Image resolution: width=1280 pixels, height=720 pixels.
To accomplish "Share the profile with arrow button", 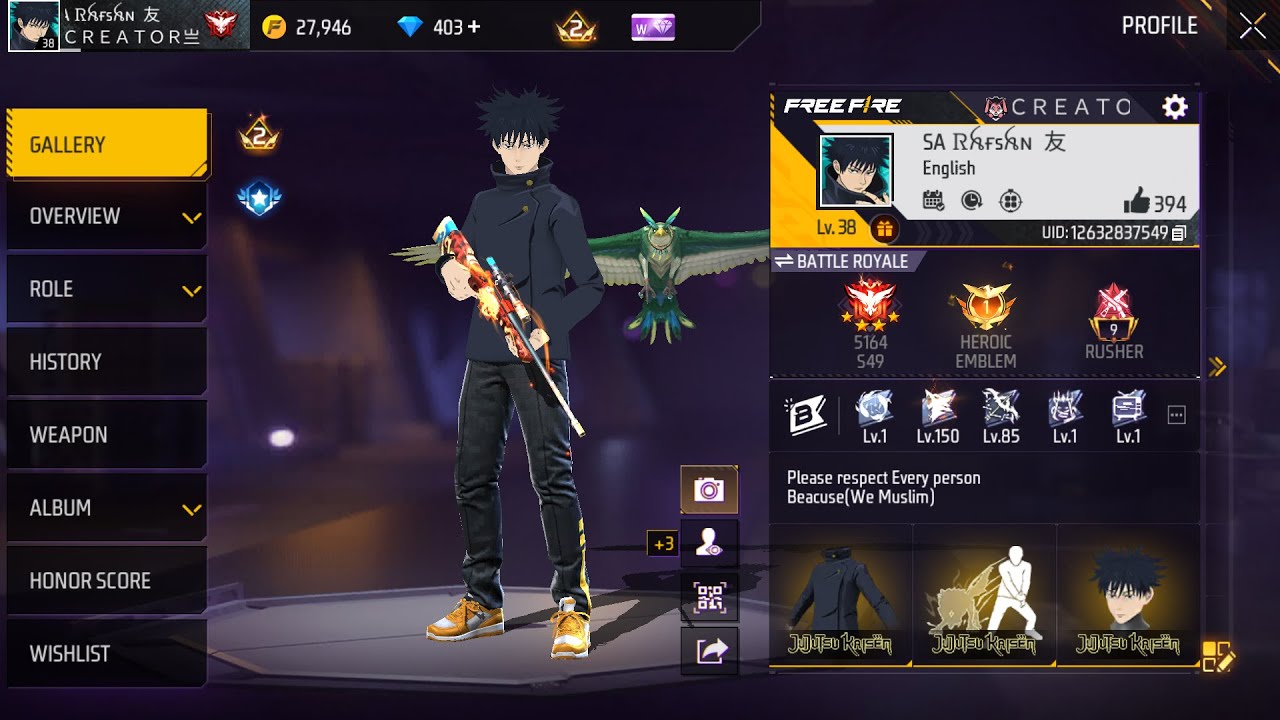I will (709, 652).
